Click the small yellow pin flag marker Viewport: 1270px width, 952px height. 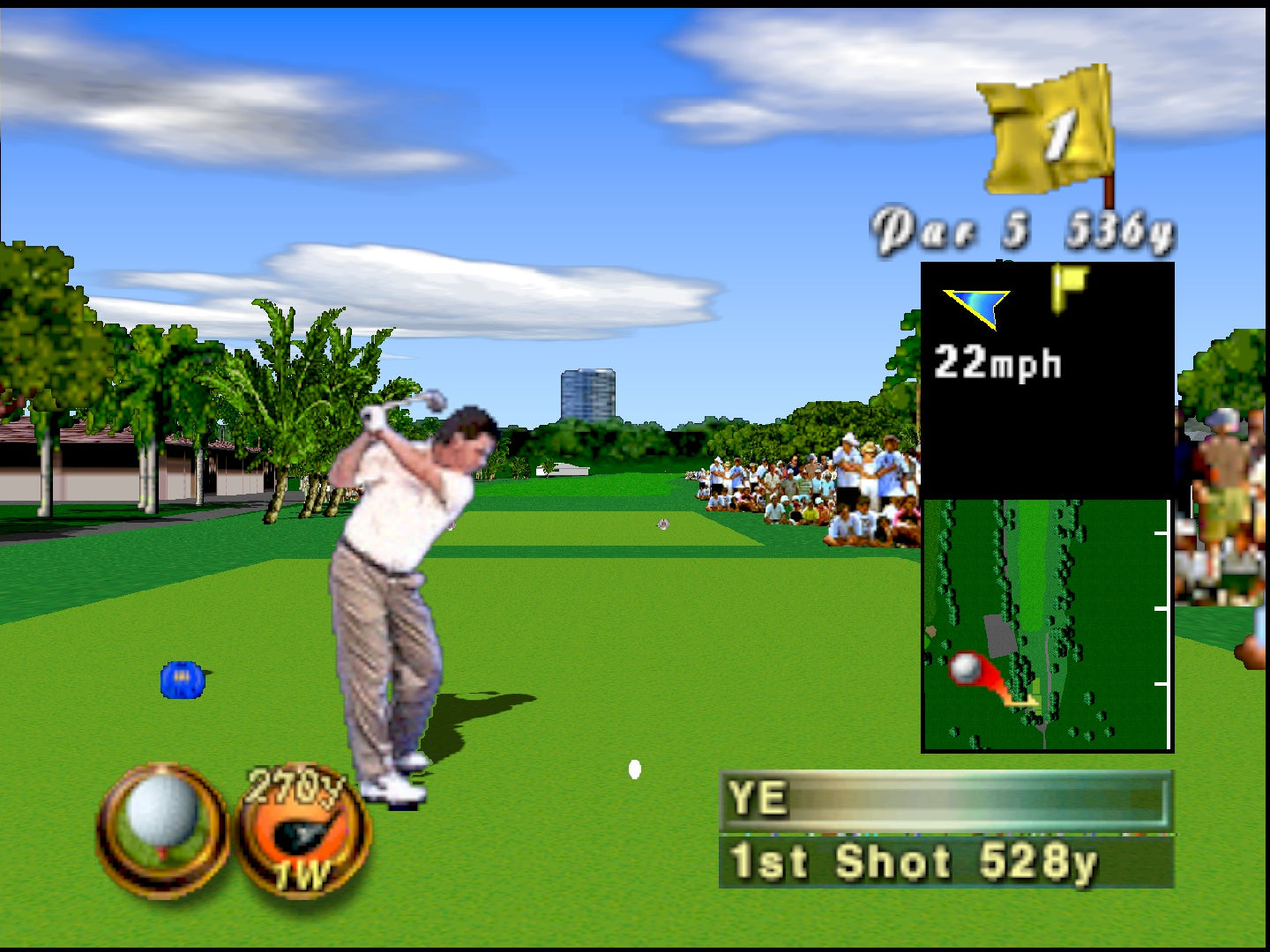pyautogui.click(x=1069, y=286)
